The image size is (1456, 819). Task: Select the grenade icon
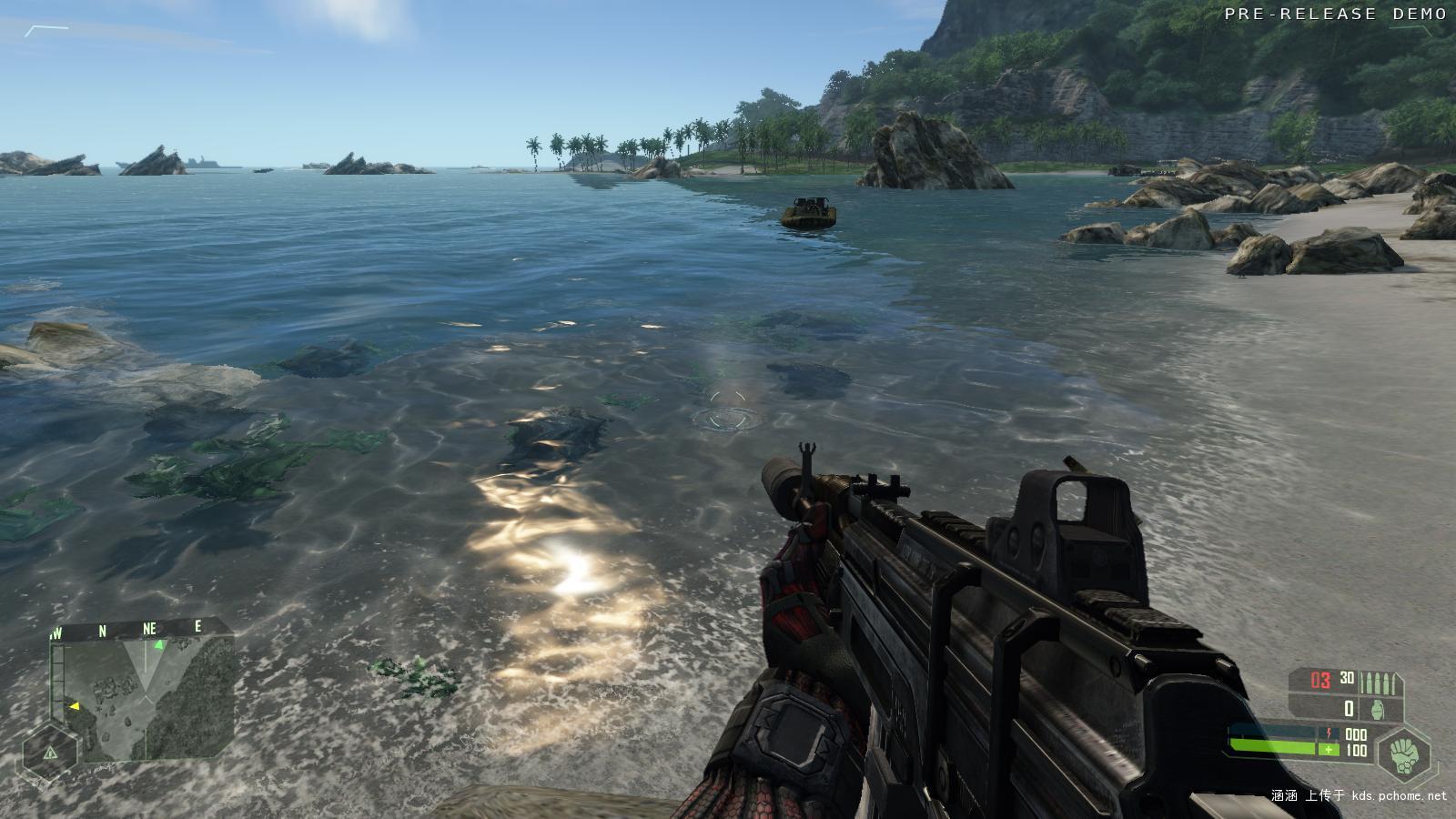coord(1377,709)
